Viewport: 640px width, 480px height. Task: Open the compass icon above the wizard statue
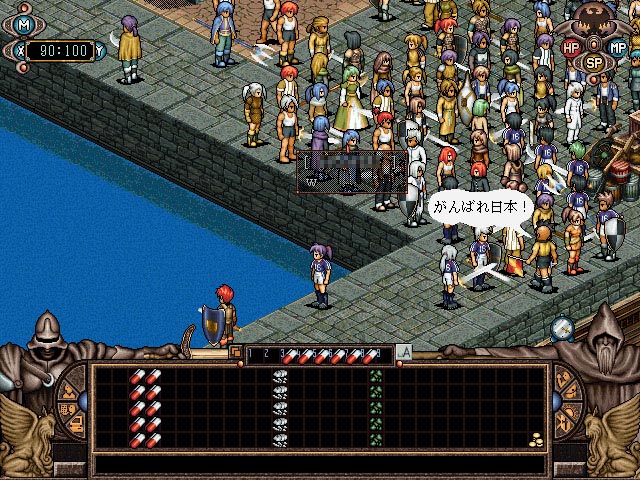point(562,327)
